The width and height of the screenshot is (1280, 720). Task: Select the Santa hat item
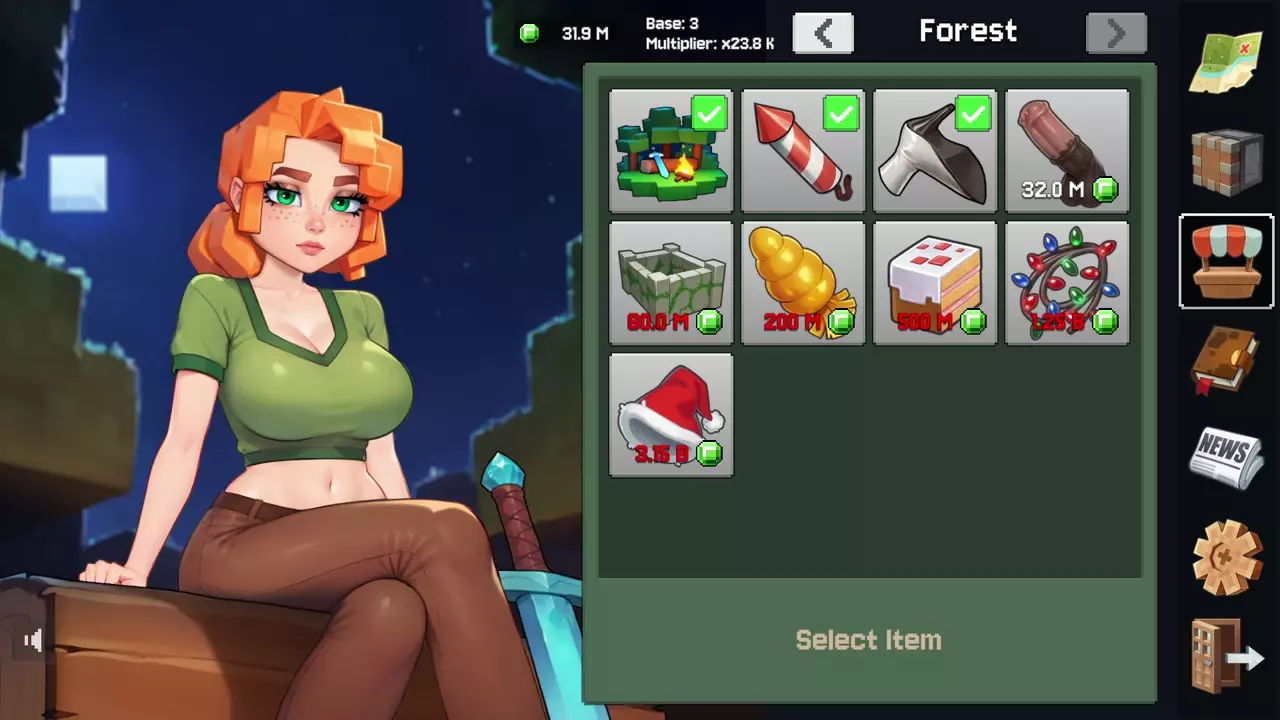pos(671,415)
